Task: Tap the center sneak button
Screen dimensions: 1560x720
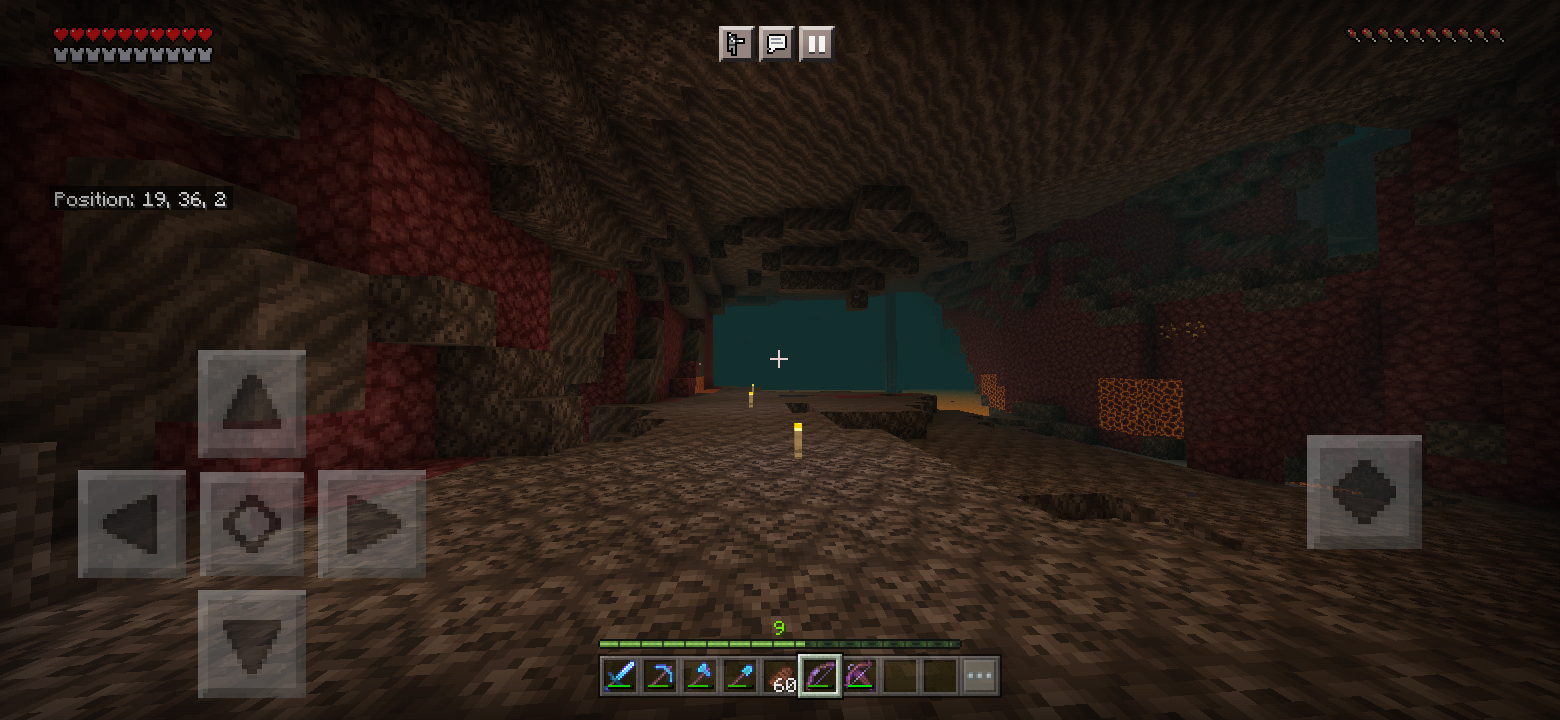Action: coord(252,523)
